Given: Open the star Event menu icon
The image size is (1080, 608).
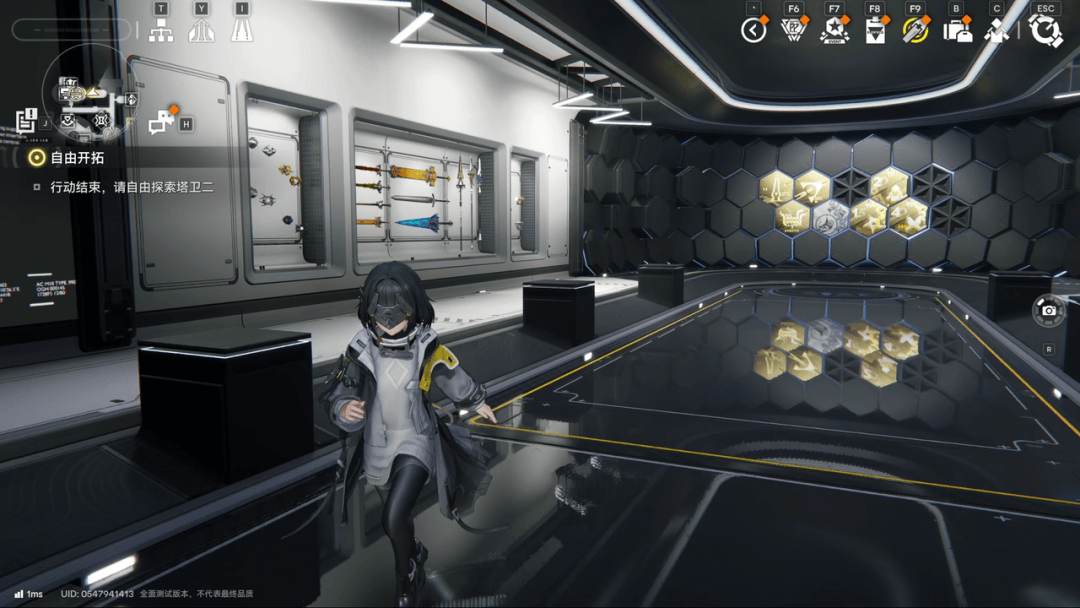Looking at the screenshot, I should click(834, 31).
